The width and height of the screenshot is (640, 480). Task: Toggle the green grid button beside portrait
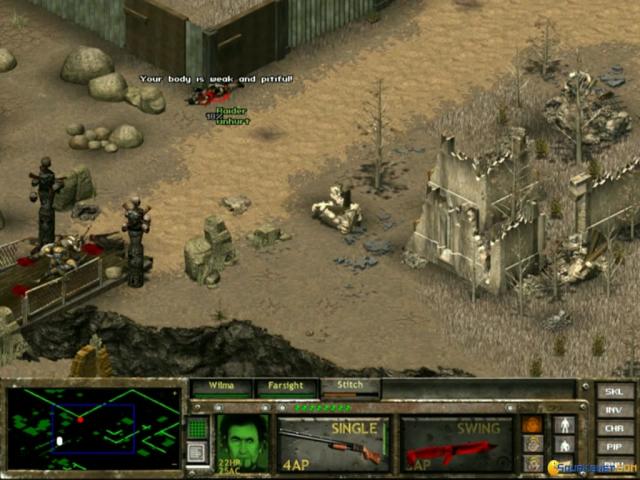(x=197, y=428)
